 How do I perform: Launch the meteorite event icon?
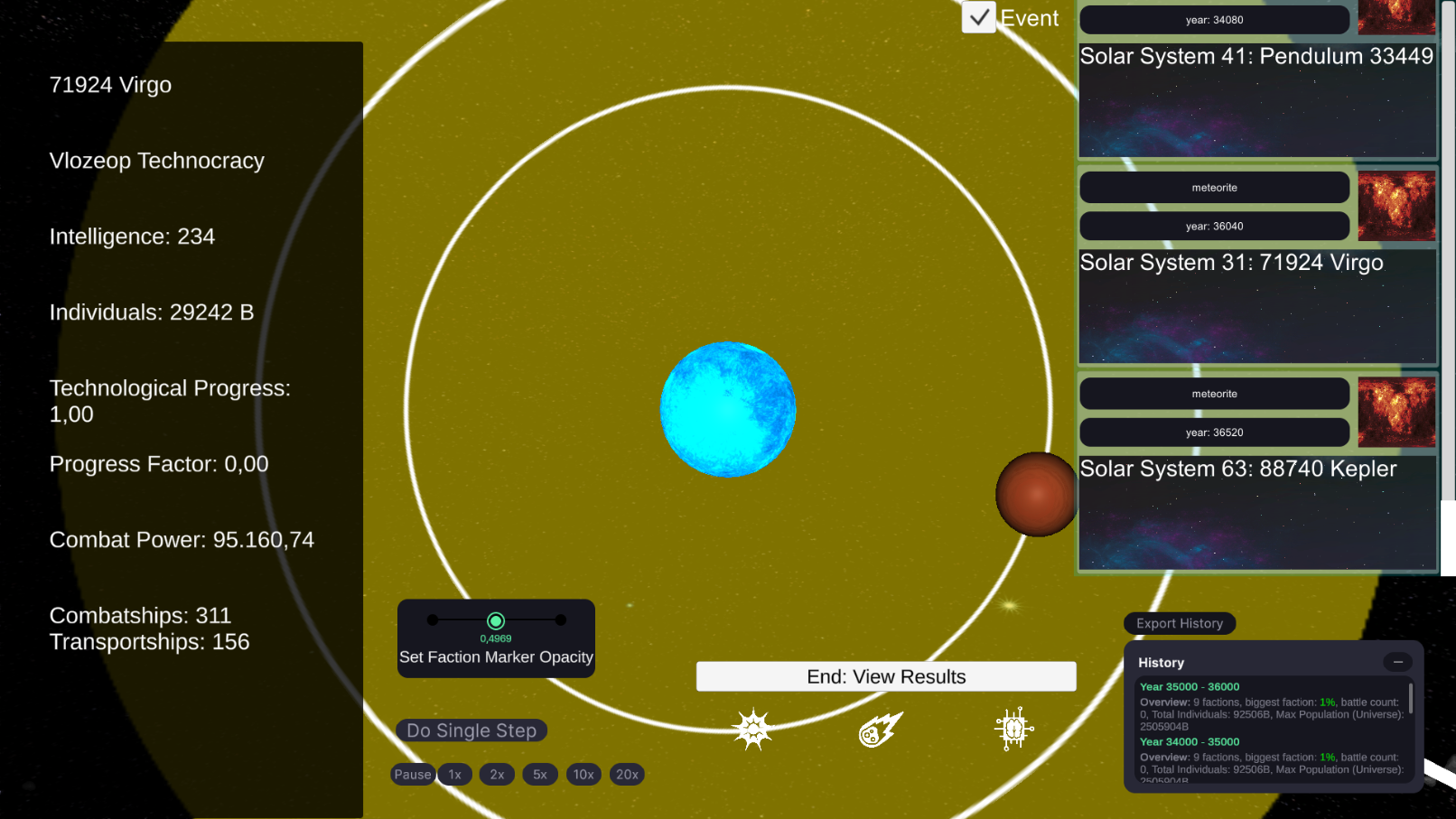pyautogui.click(x=881, y=730)
